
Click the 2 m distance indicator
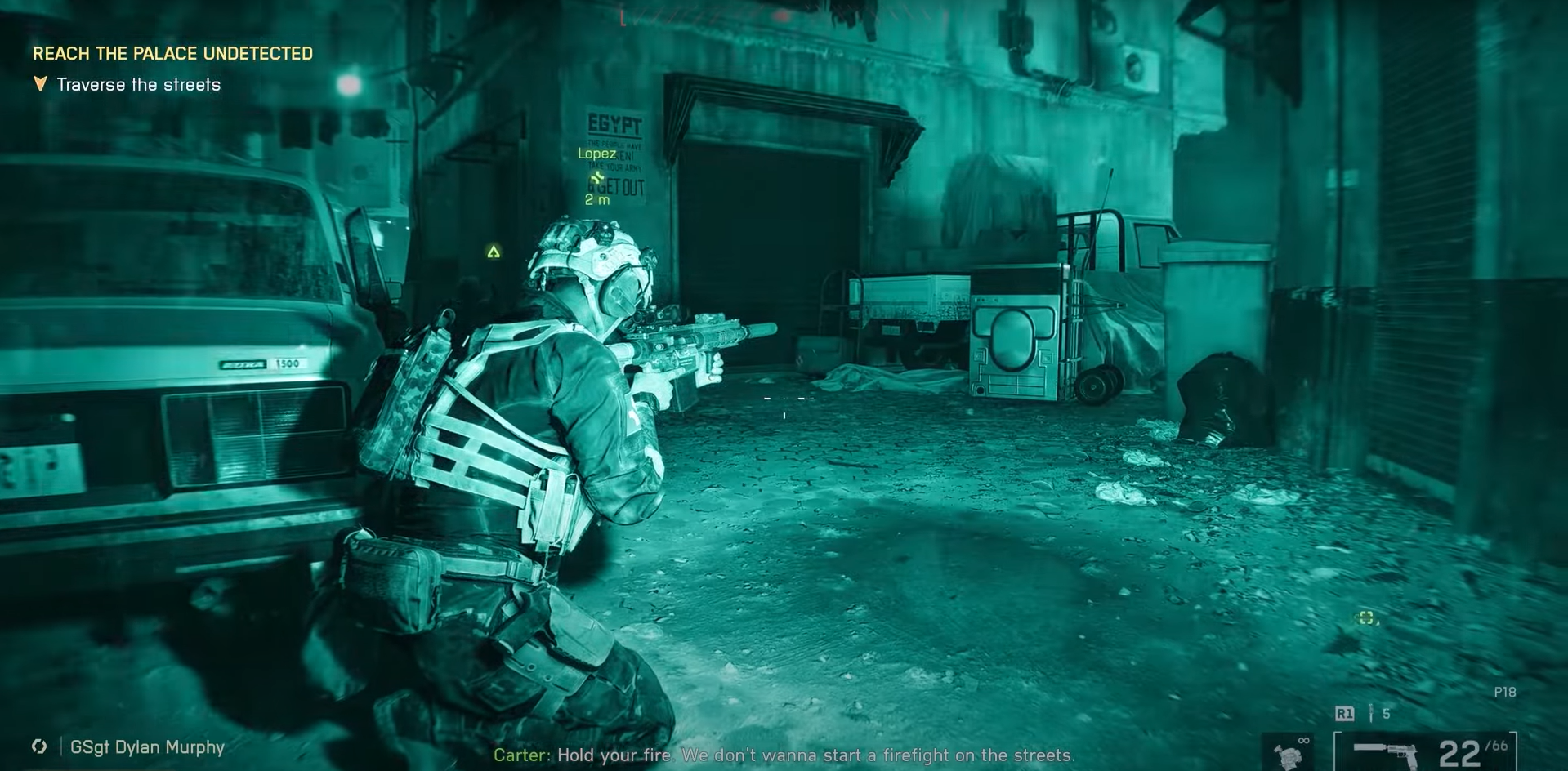596,198
